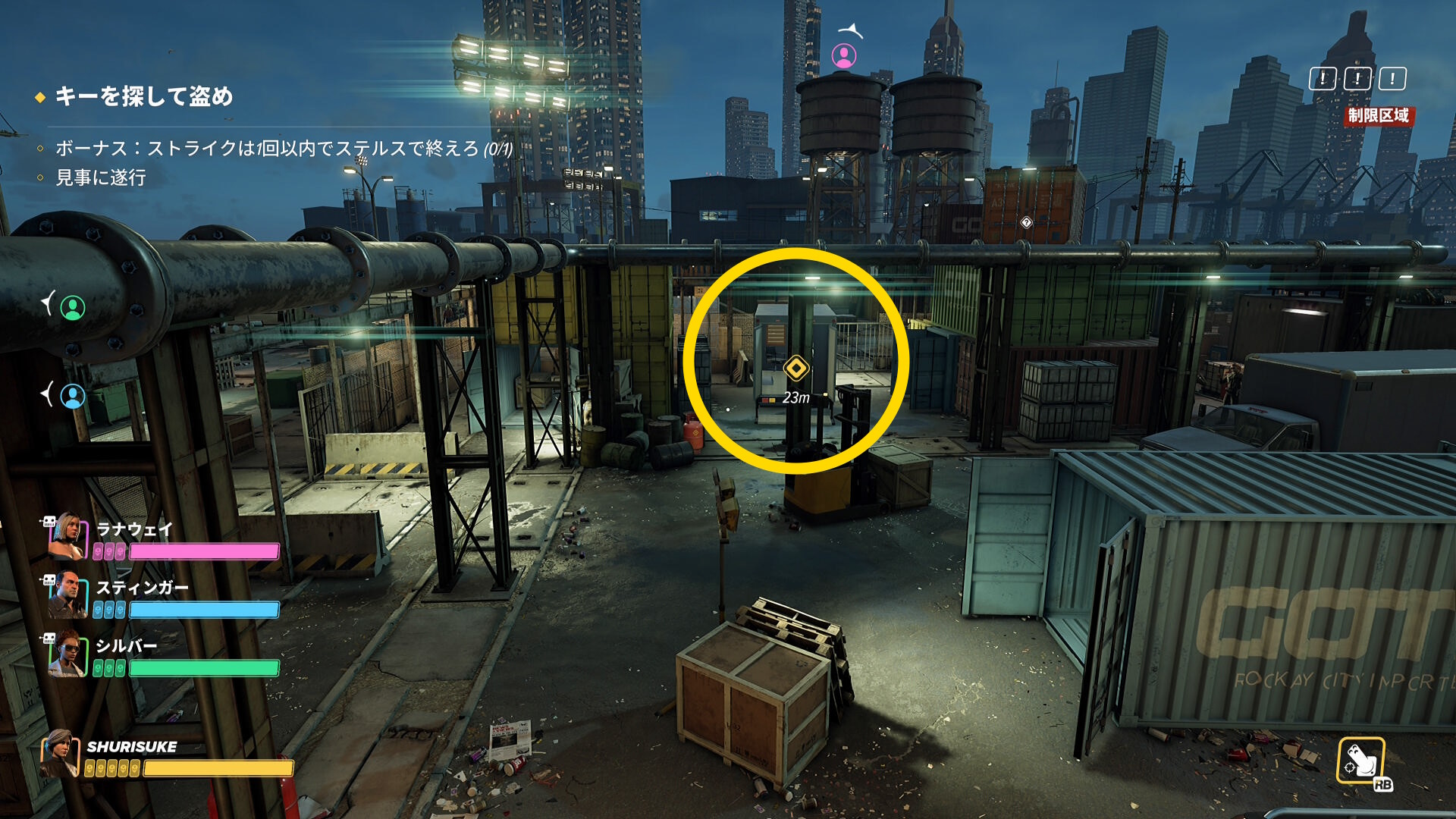Viewport: 1456px width, 819px height.
Task: Select スティンガー crew member portrait
Action: (x=67, y=596)
